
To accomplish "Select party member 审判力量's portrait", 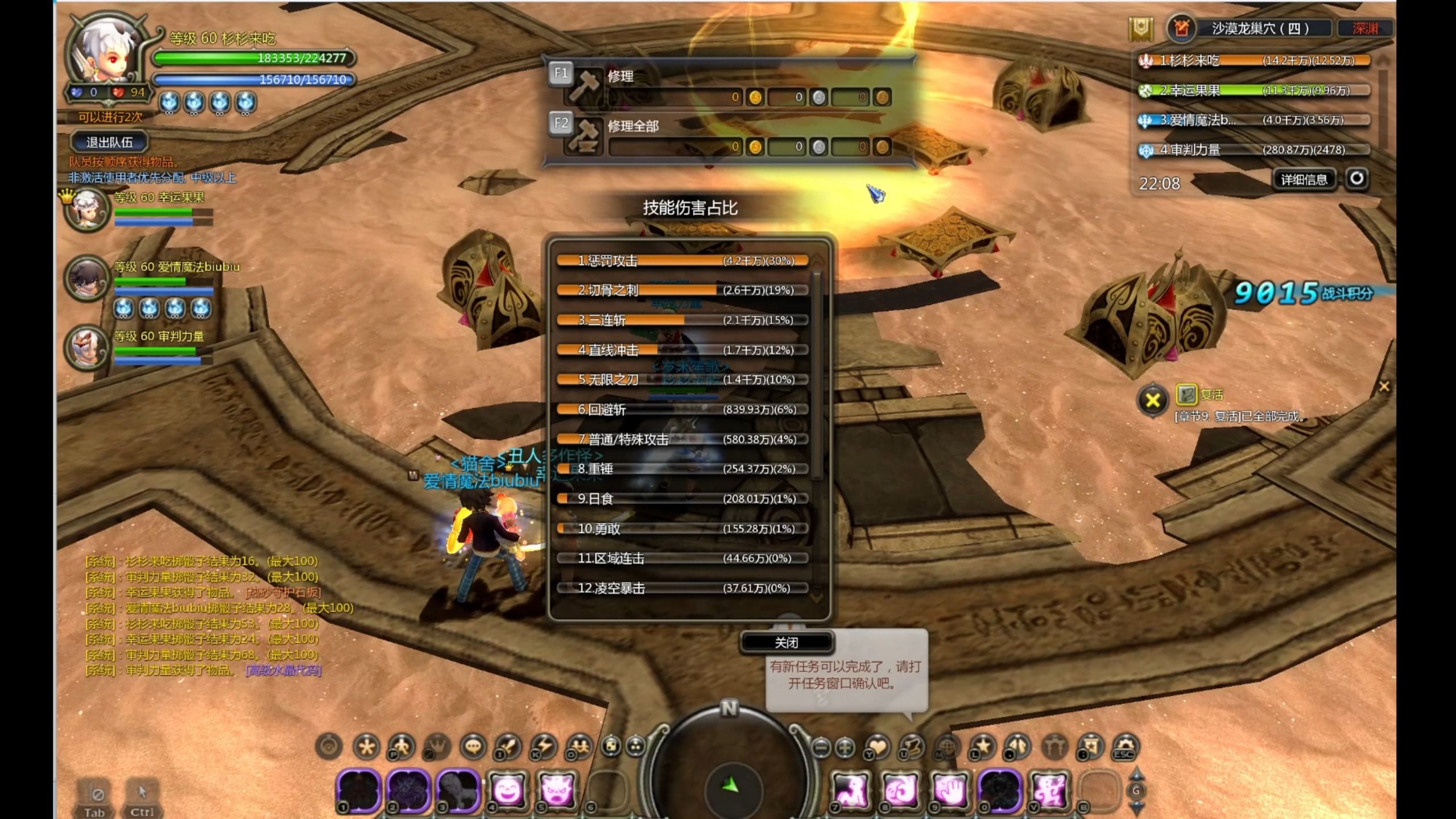I will pos(87,347).
